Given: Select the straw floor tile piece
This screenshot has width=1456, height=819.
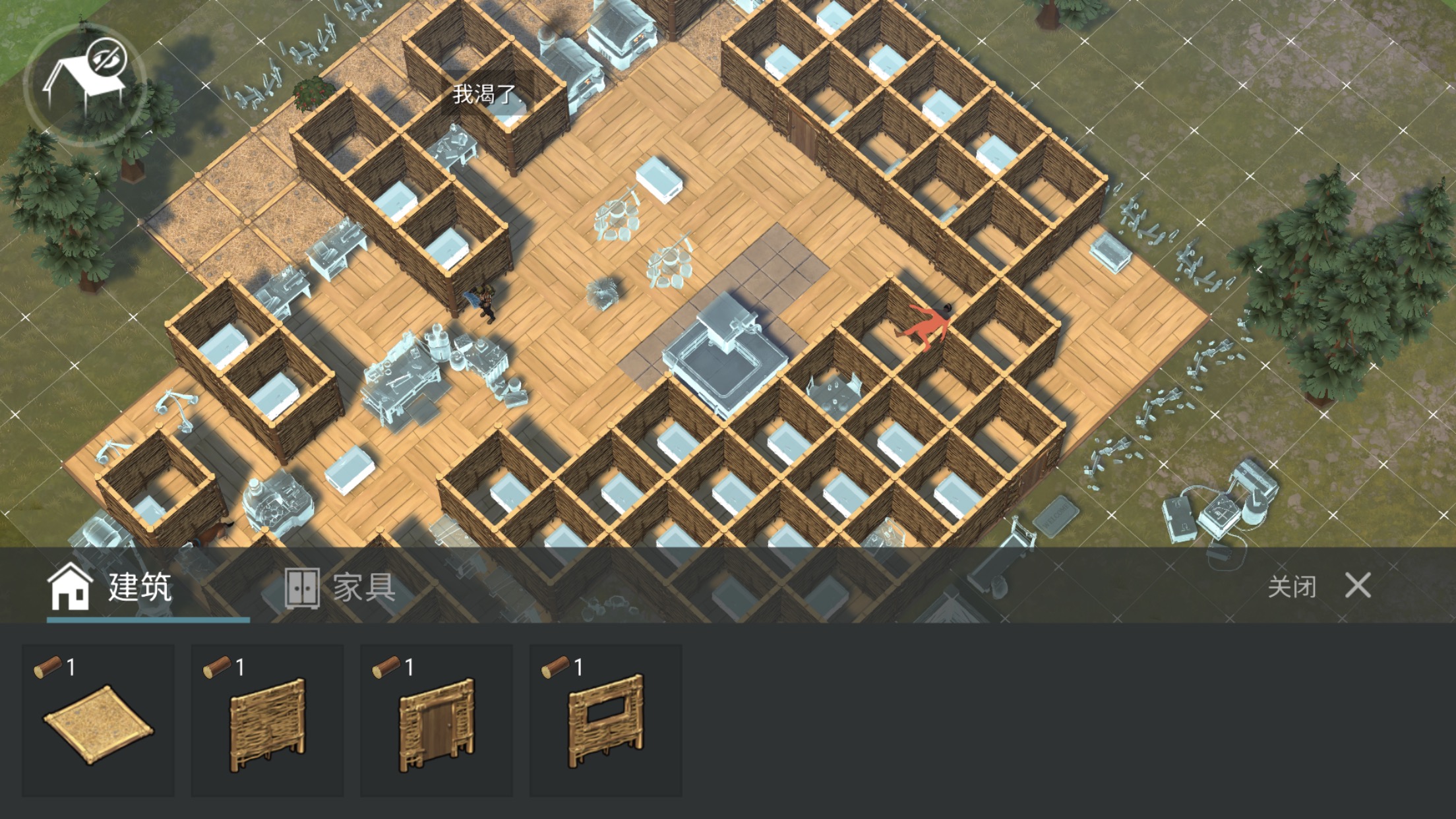Looking at the screenshot, I should coord(98,721).
